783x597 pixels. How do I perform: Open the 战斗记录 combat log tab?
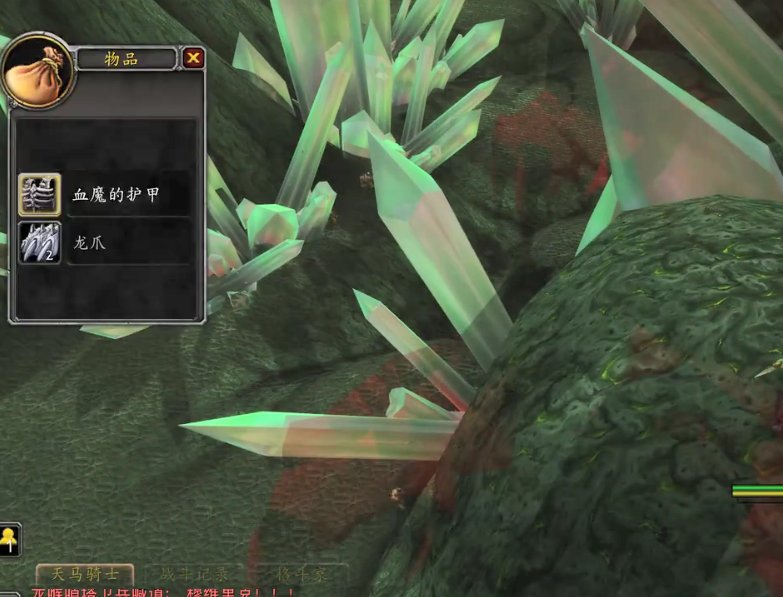pyautogui.click(x=194, y=575)
